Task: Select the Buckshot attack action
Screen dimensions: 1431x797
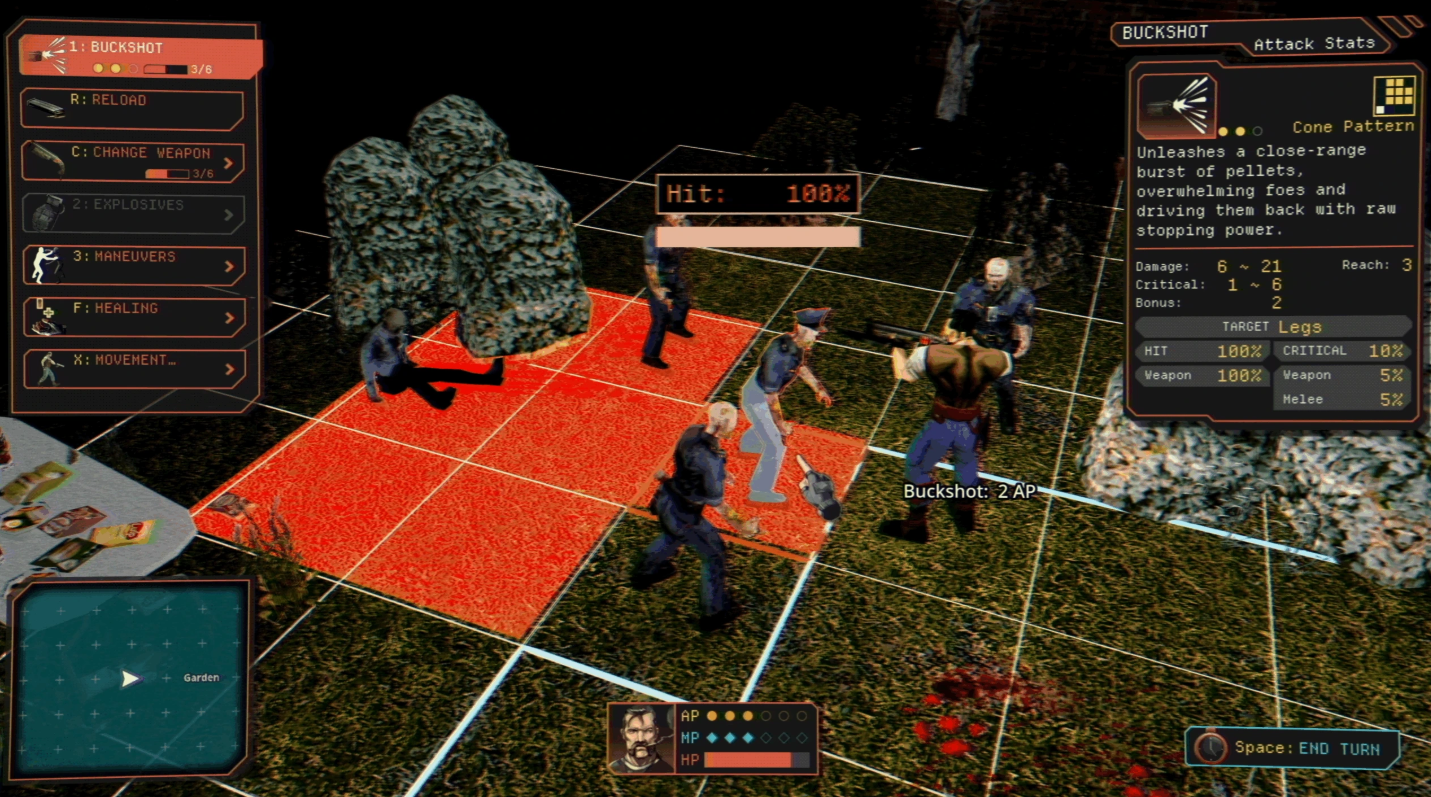Action: (x=140, y=57)
